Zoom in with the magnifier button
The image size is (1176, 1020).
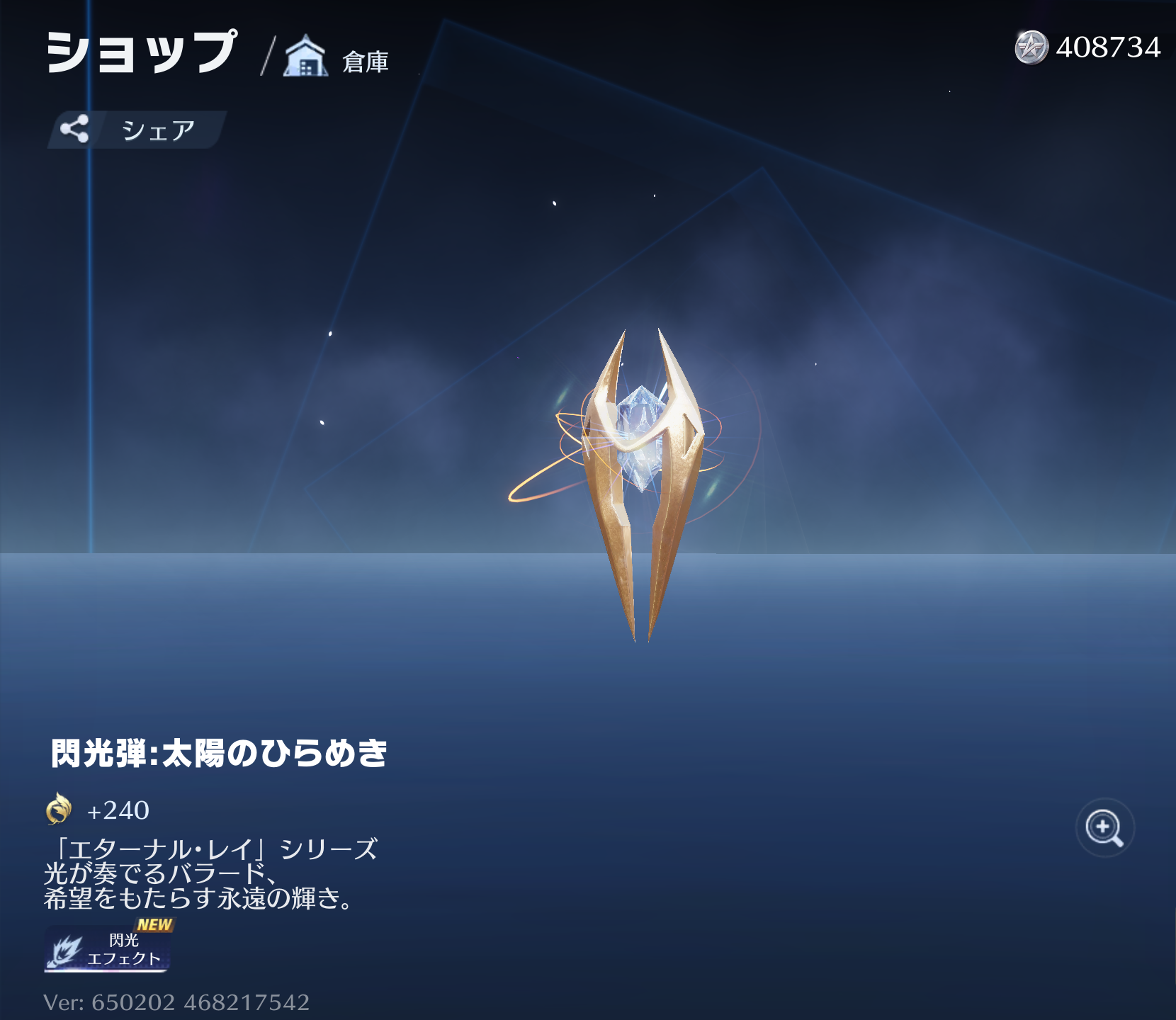point(1104,827)
